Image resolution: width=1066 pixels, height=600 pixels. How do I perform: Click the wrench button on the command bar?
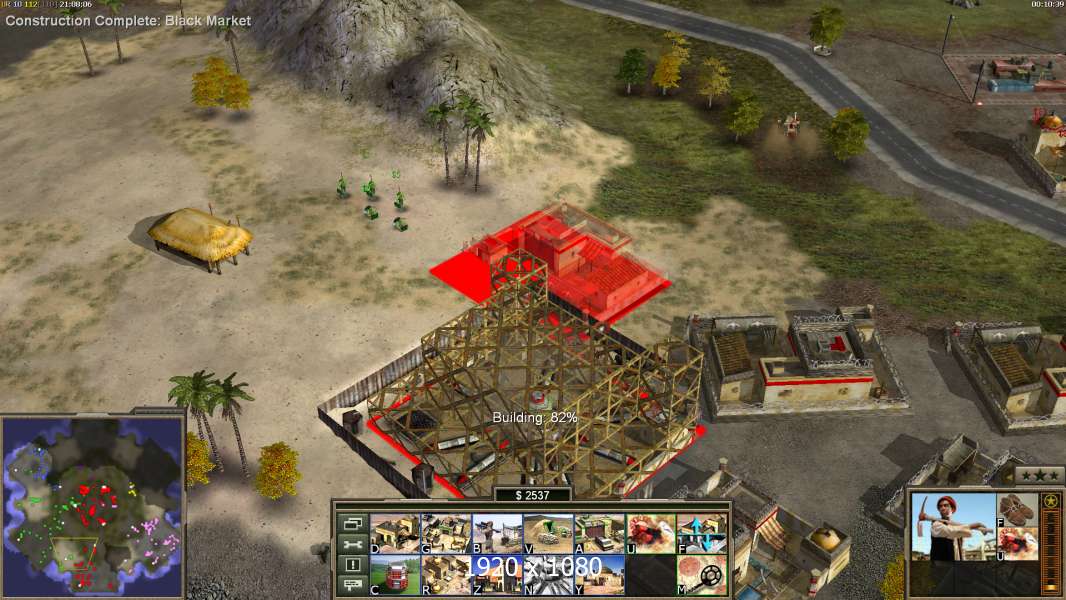tap(352, 544)
